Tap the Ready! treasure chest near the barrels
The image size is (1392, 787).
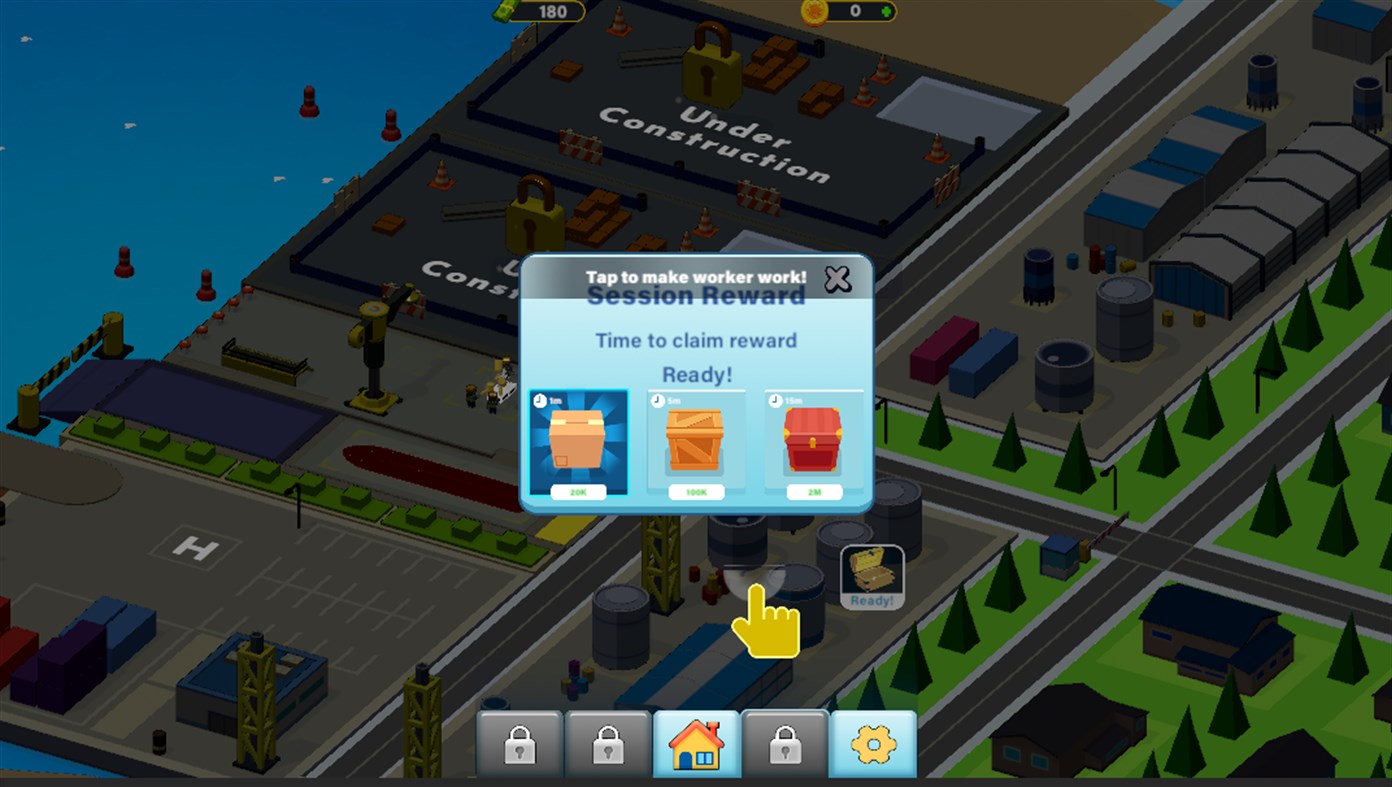point(870,572)
